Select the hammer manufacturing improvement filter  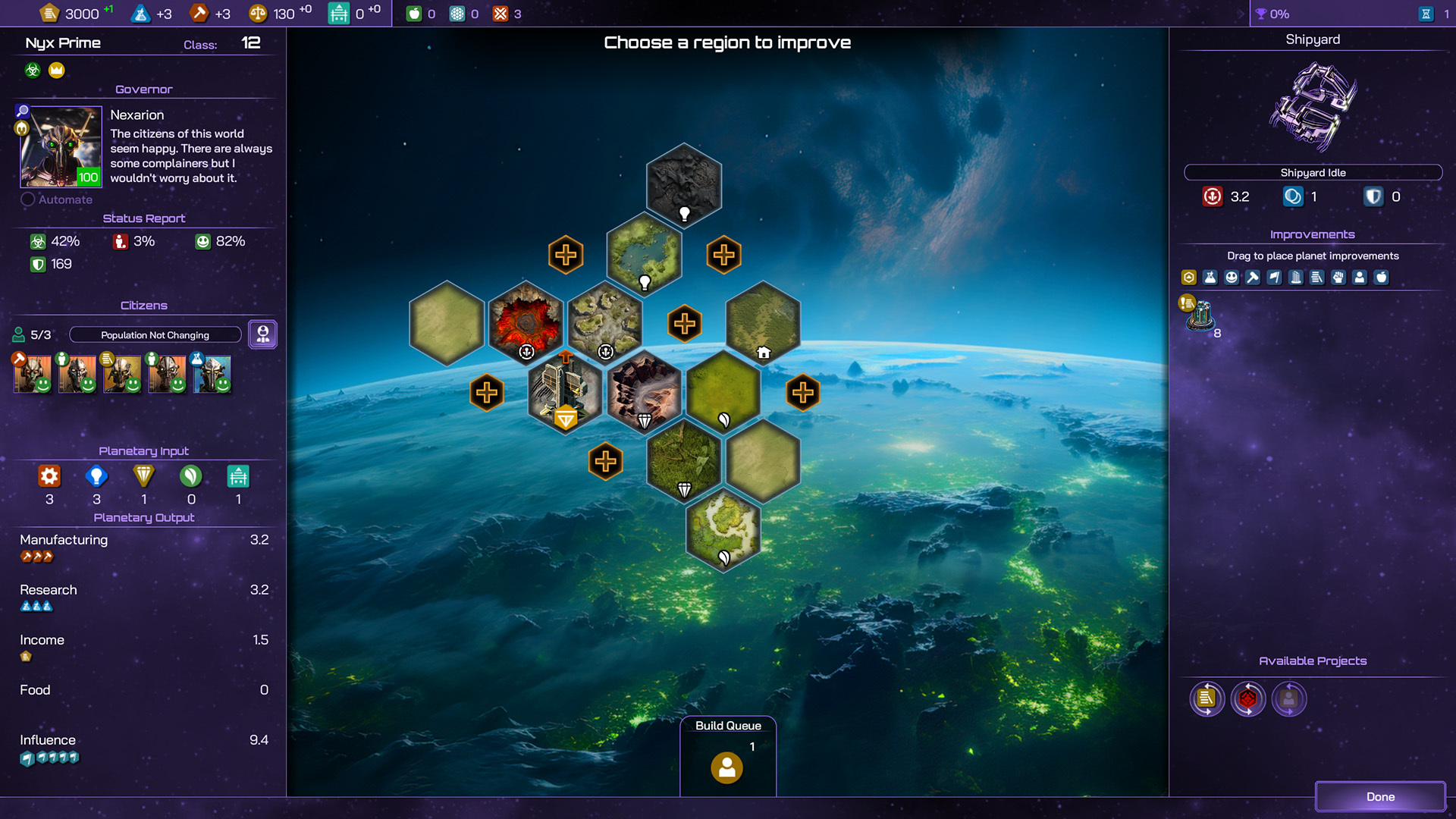point(1253,278)
